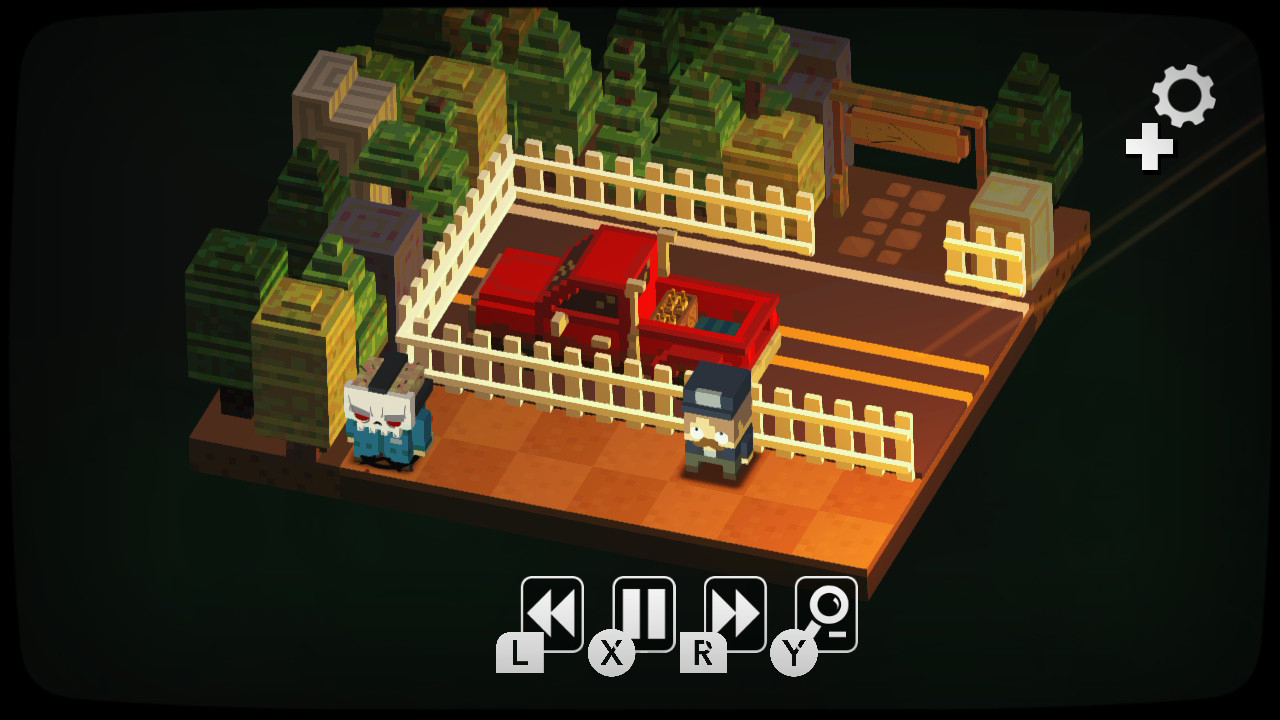Open the settings gear icon

(x=1181, y=95)
